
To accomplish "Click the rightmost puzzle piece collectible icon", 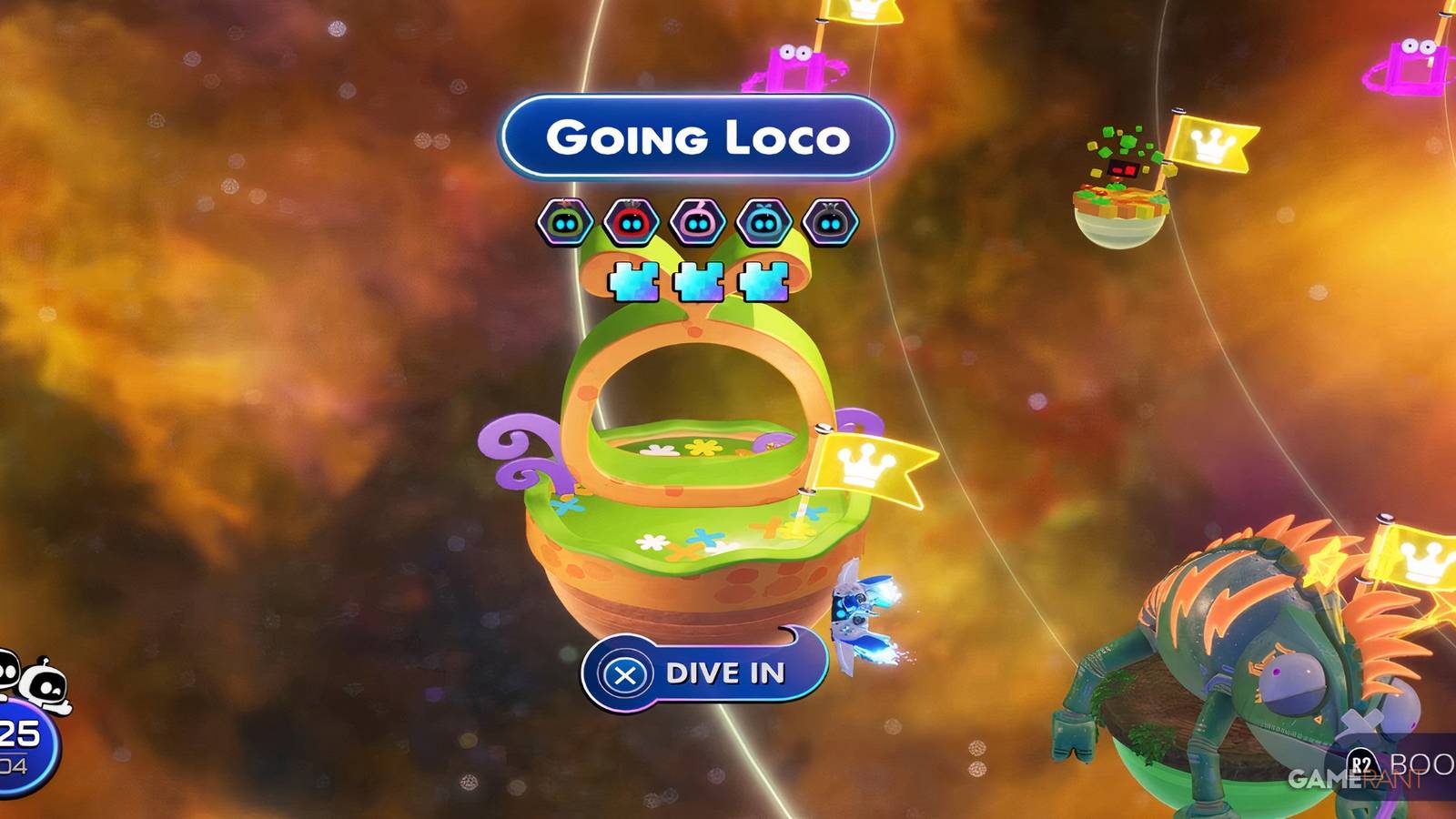I will click(x=763, y=284).
